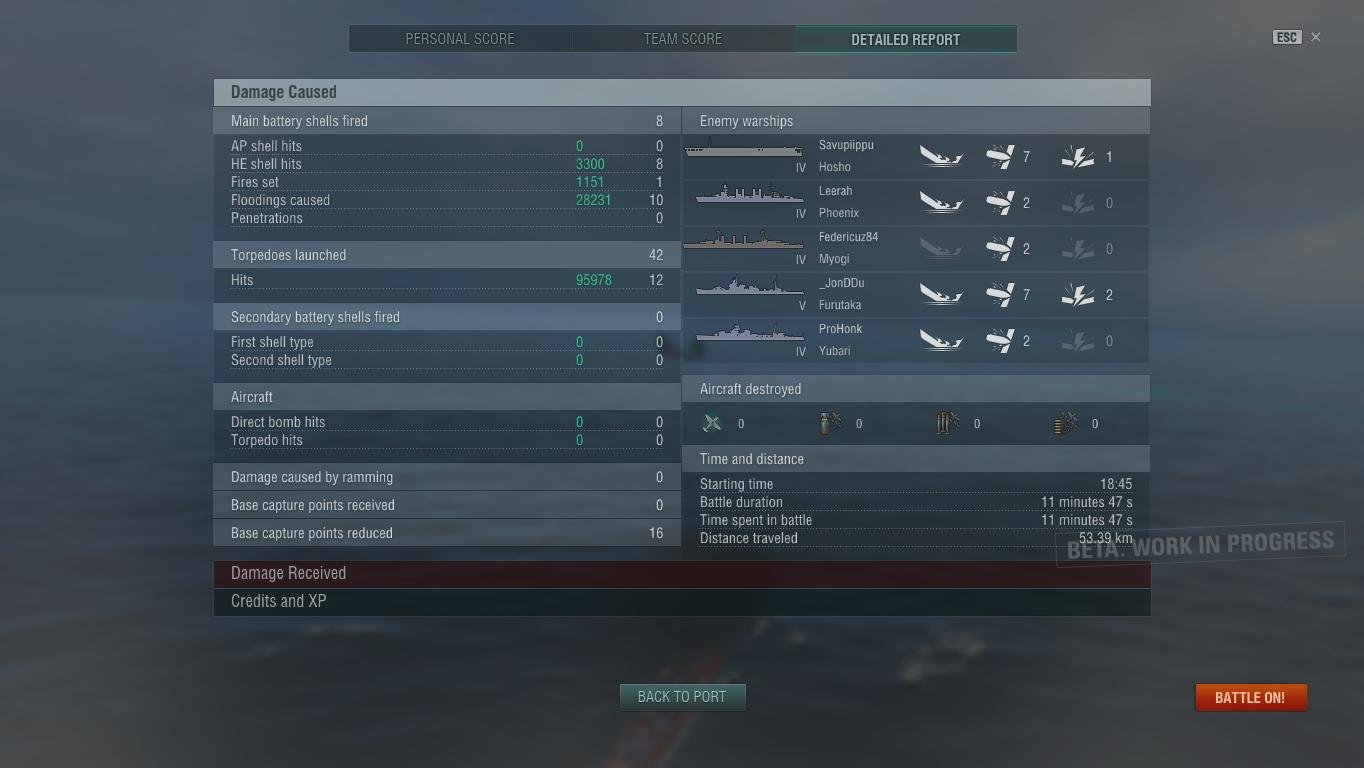
Task: Pick the _JonDDu Furutaka enemy row
Action: [x=915, y=295]
